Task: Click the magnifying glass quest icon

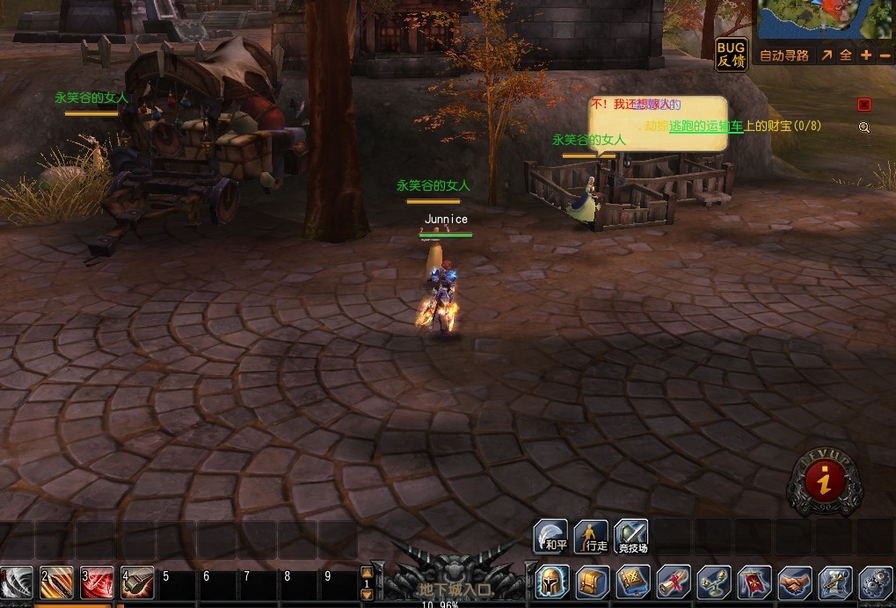Action: [x=864, y=127]
